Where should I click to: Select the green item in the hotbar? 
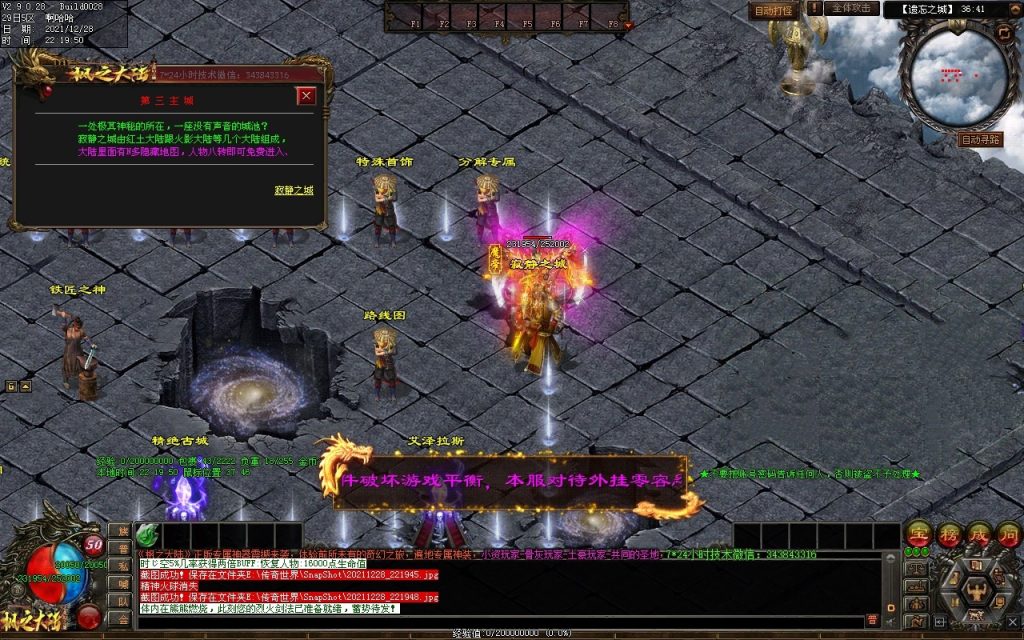pos(146,533)
